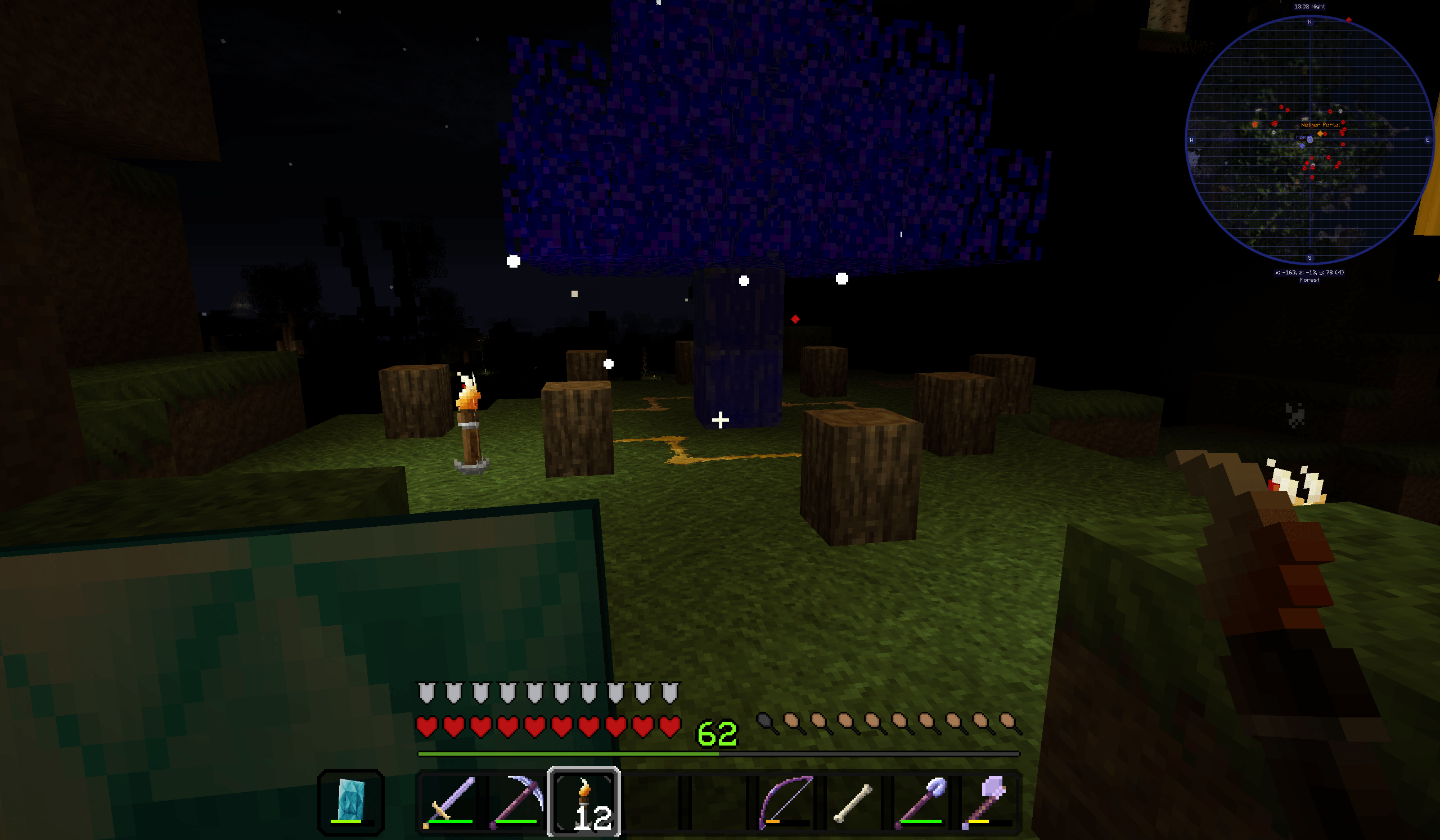The width and height of the screenshot is (1440, 840).
Task: Expand the coordinates readout below the minimap
Action: coord(1309,272)
